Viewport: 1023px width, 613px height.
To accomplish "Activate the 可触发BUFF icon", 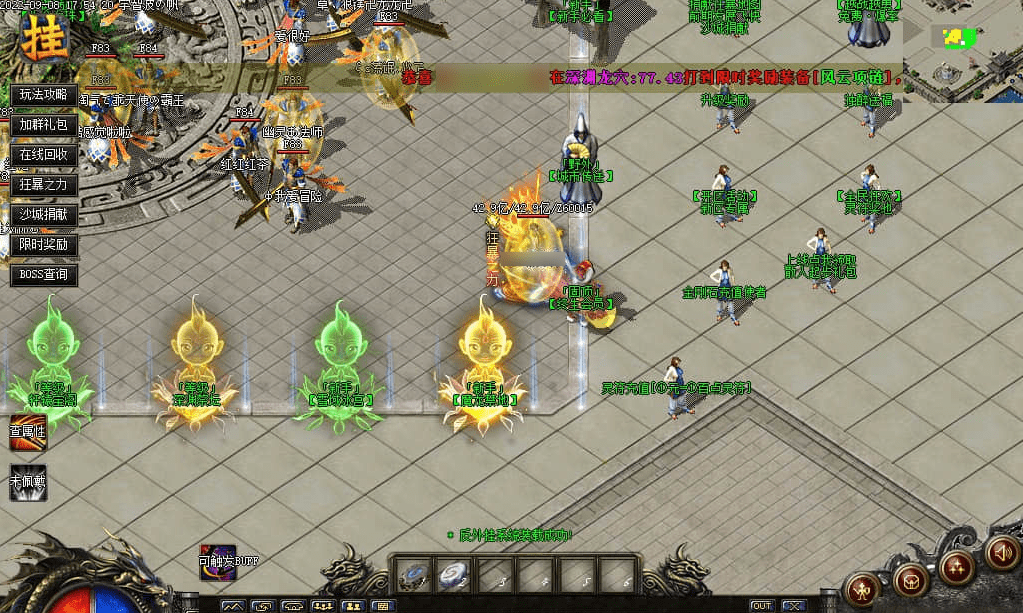I will 216,561.
